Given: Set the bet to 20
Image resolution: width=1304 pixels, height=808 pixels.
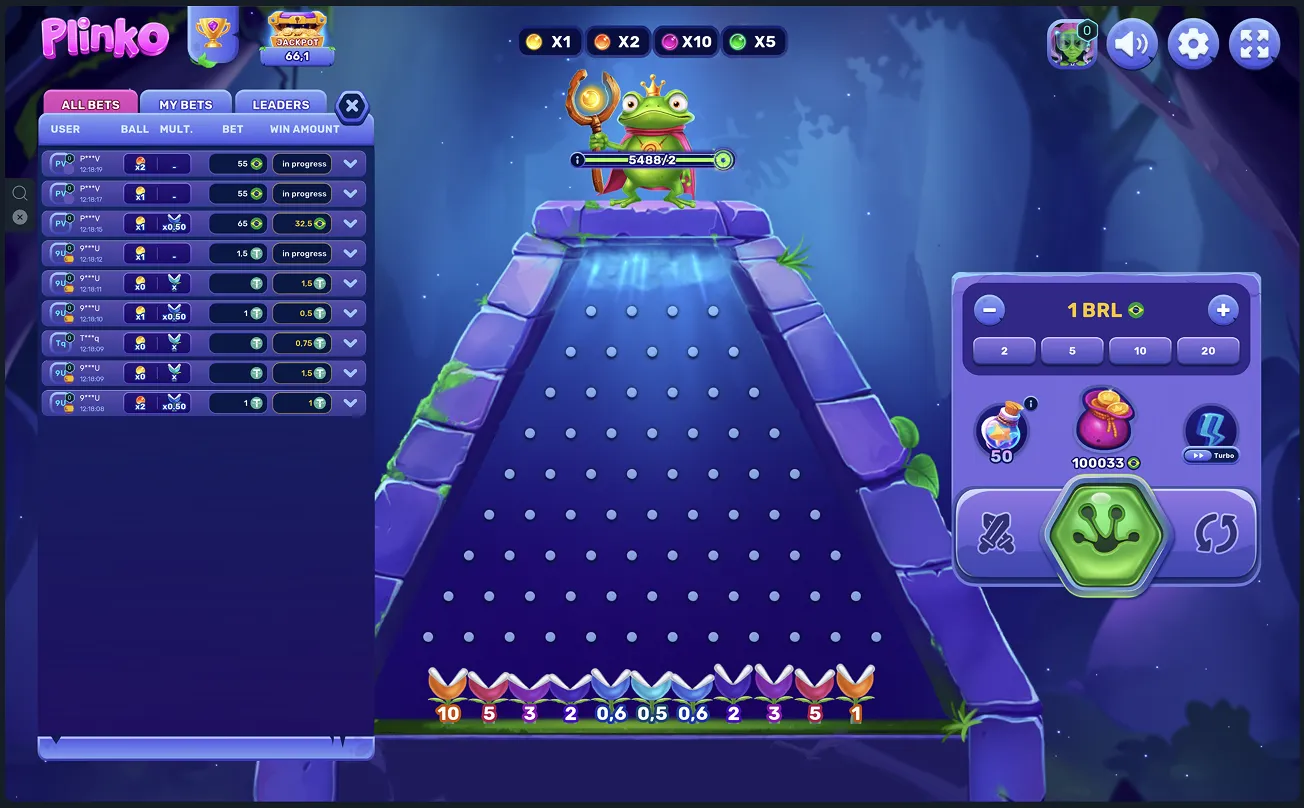Looking at the screenshot, I should (x=1208, y=351).
